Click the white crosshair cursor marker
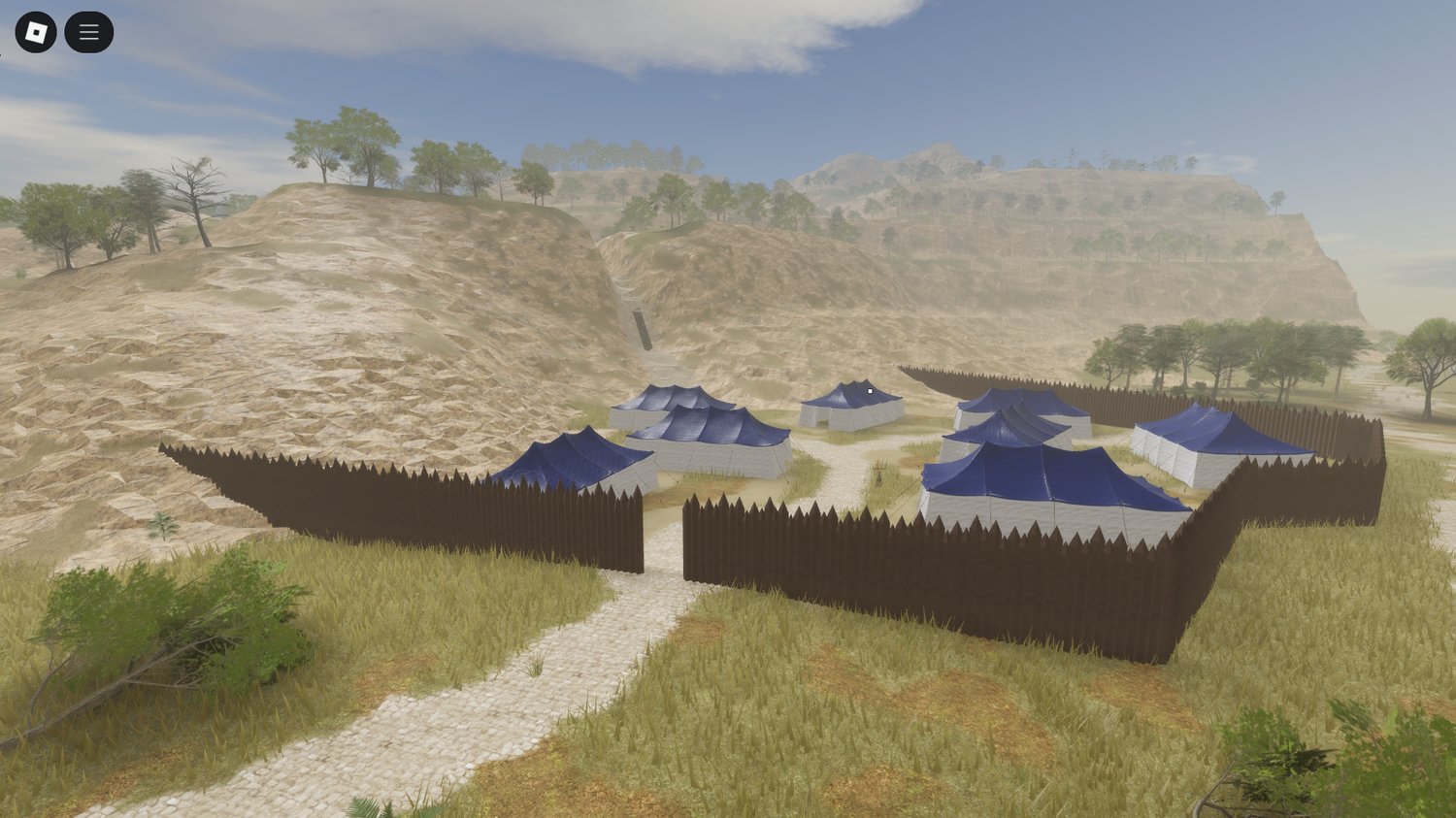 tap(870, 389)
